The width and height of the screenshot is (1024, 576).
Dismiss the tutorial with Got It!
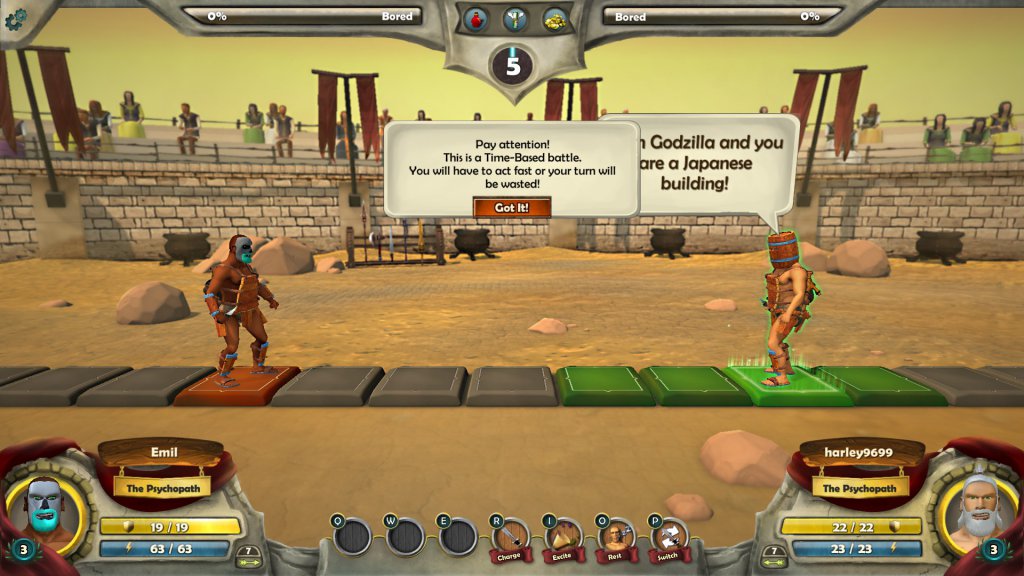pyautogui.click(x=512, y=208)
